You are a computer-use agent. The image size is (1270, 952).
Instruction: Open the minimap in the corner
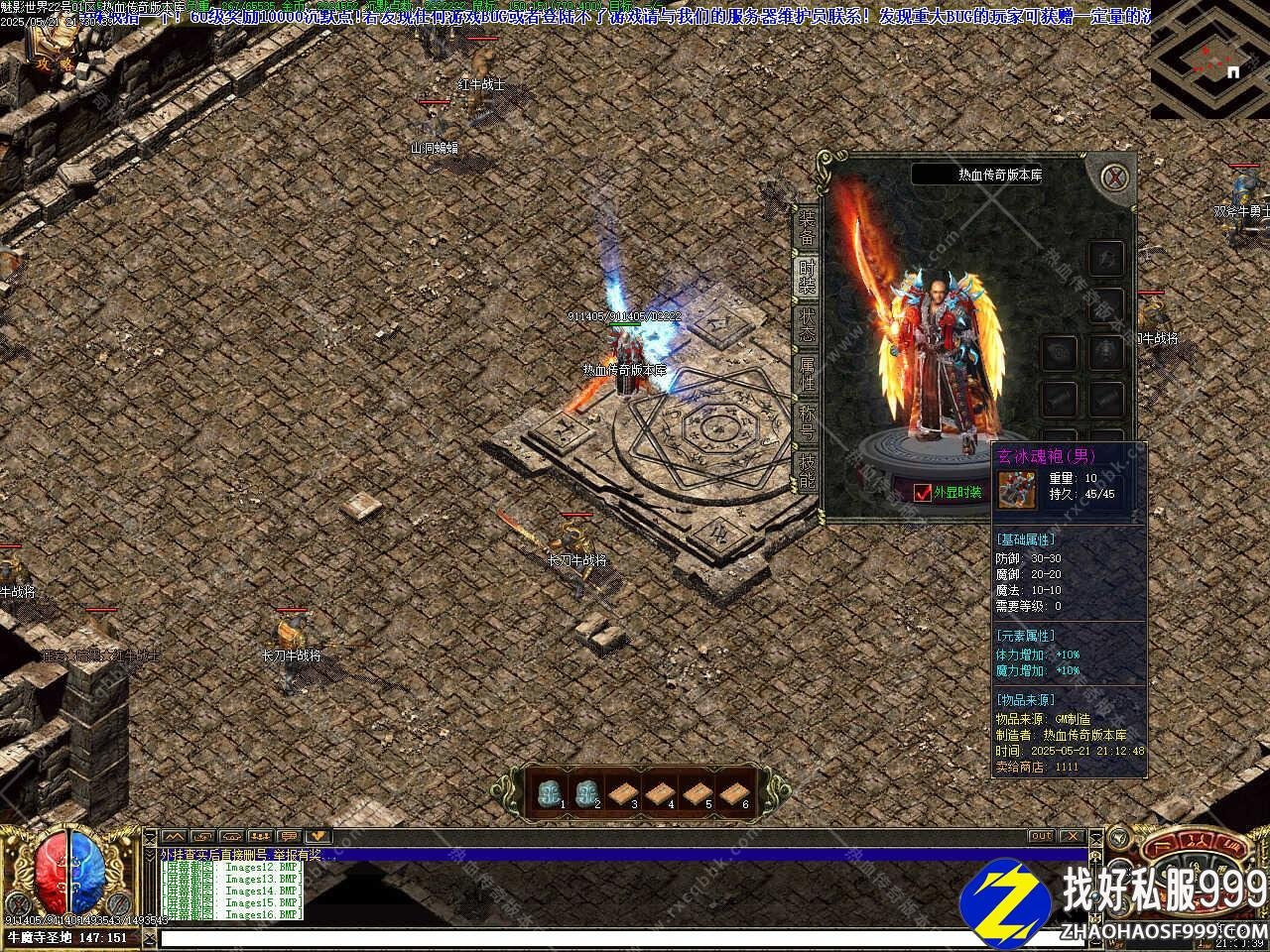tap(1209, 59)
